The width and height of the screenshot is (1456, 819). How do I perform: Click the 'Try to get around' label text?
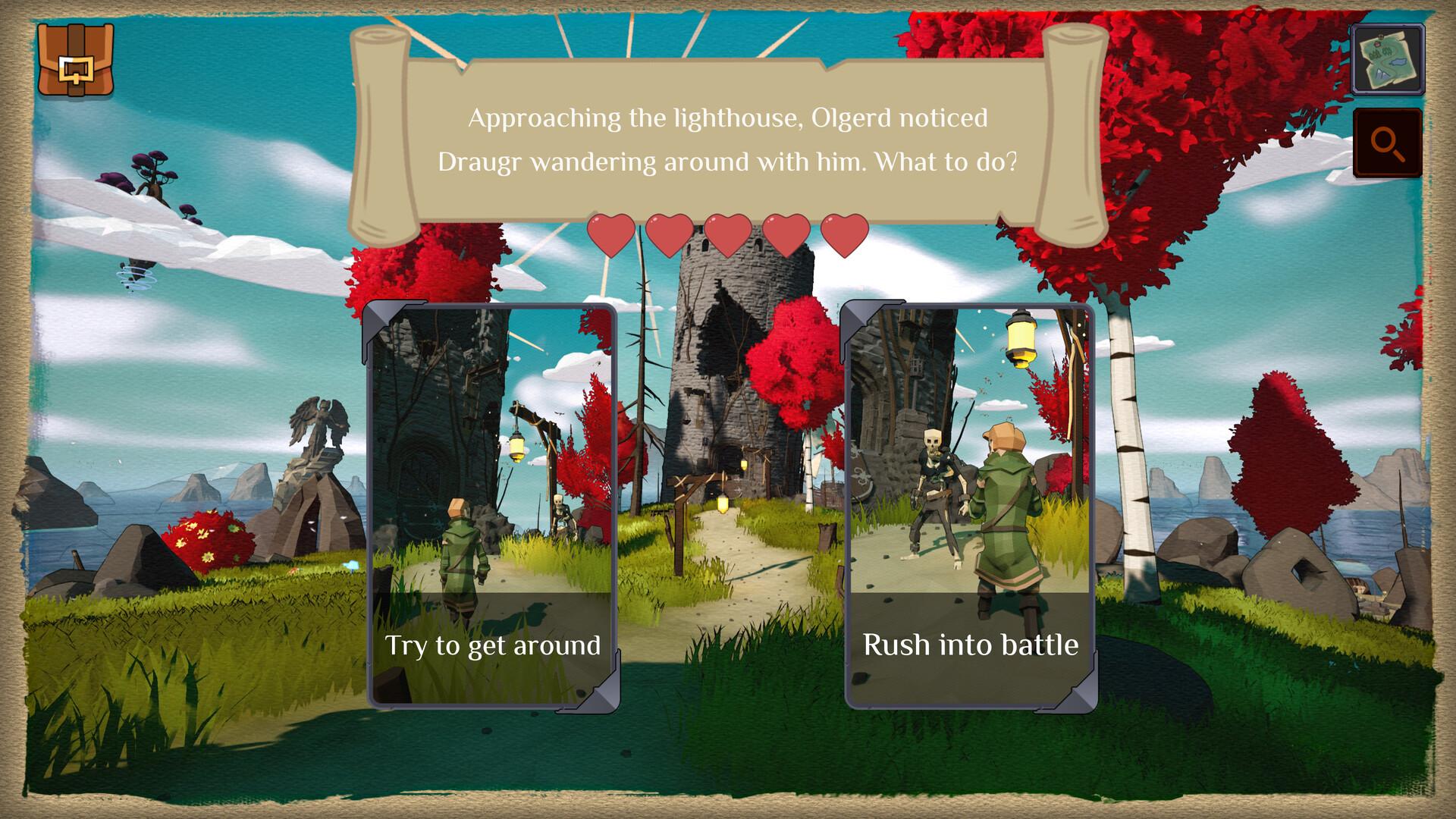(x=494, y=645)
